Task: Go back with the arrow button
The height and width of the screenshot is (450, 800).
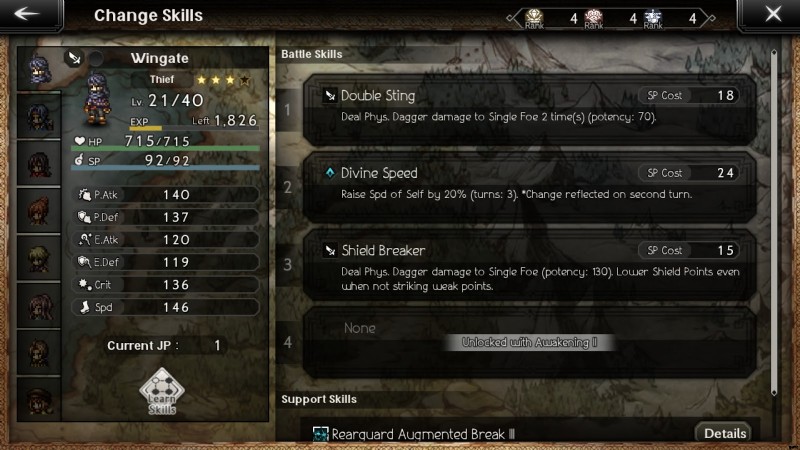Action: click(27, 14)
